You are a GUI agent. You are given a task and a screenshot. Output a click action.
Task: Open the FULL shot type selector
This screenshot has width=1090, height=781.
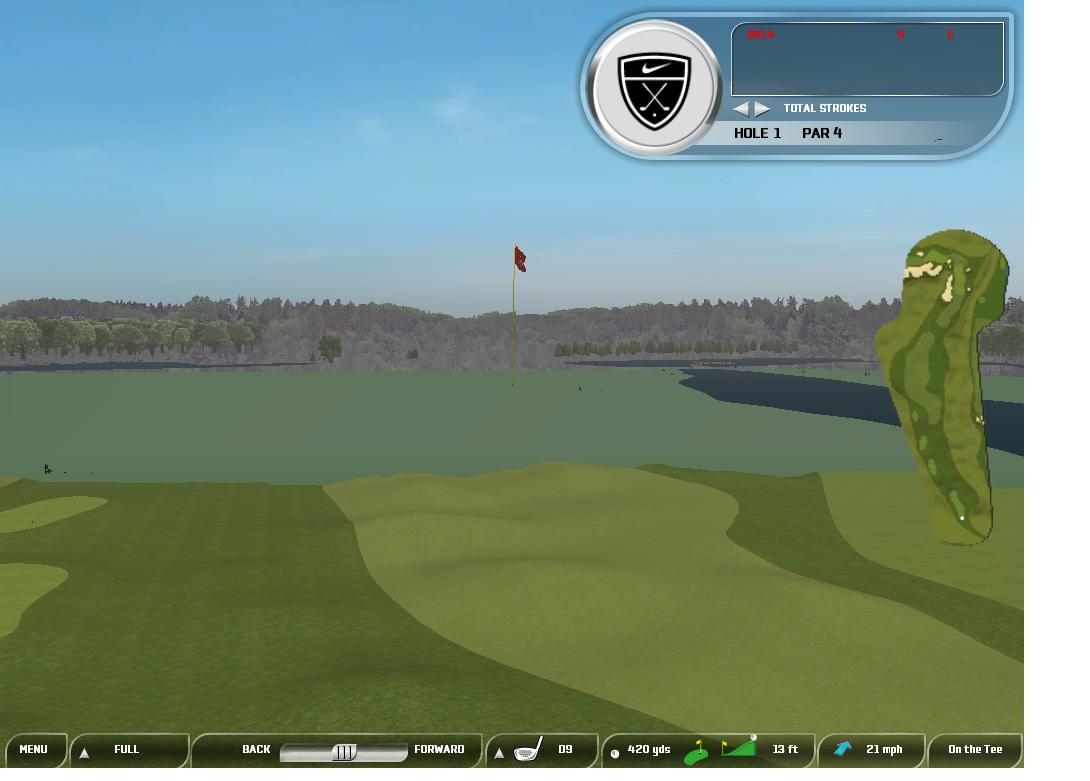coord(127,750)
